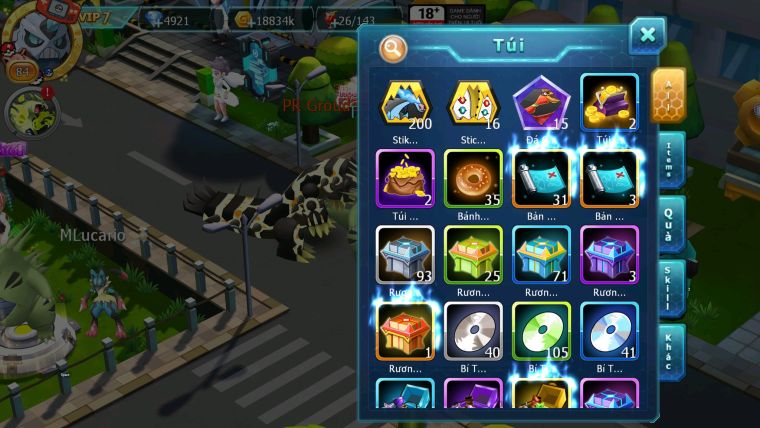The image size is (760, 428).
Task: Select the dragon sticker item with 200
Action: [405, 103]
